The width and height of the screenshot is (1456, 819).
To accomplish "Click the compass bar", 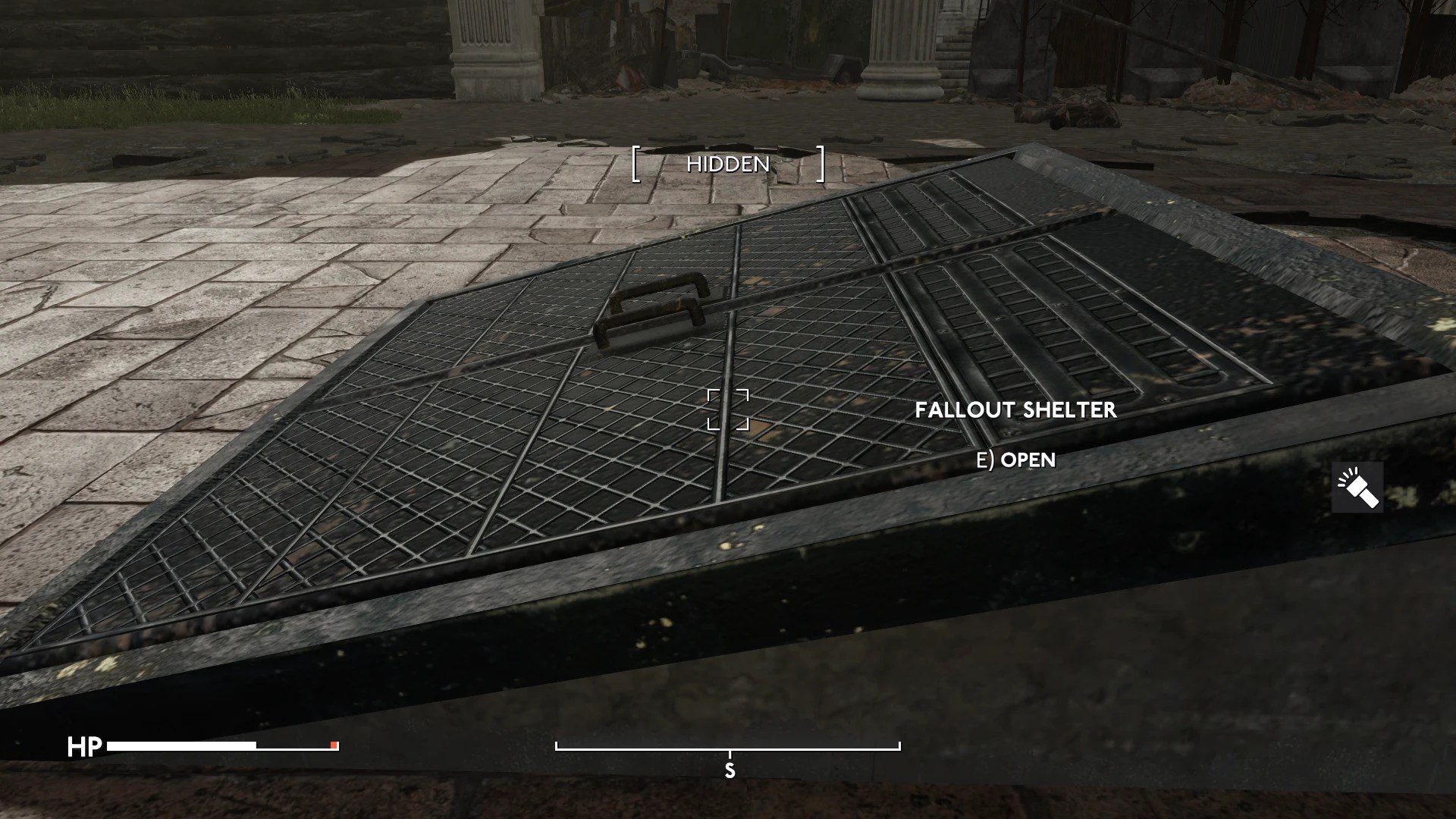I will pos(728,748).
